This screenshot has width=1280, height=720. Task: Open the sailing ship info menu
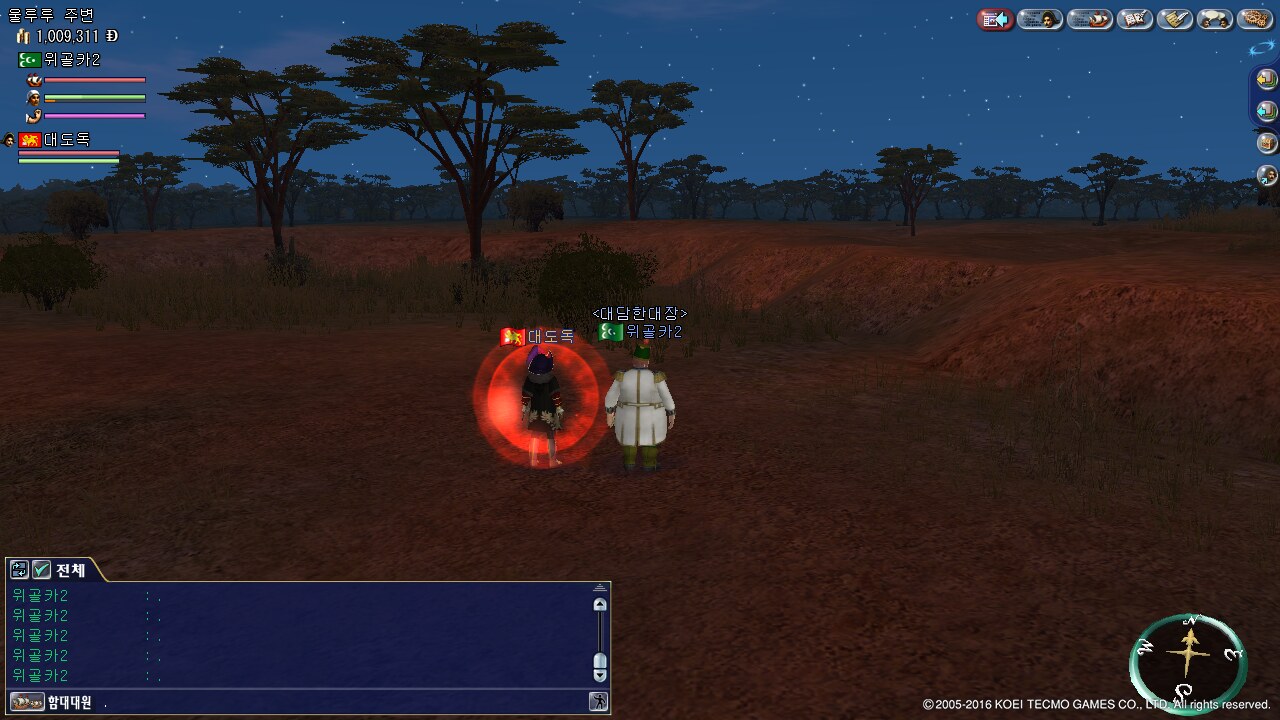pos(1090,19)
